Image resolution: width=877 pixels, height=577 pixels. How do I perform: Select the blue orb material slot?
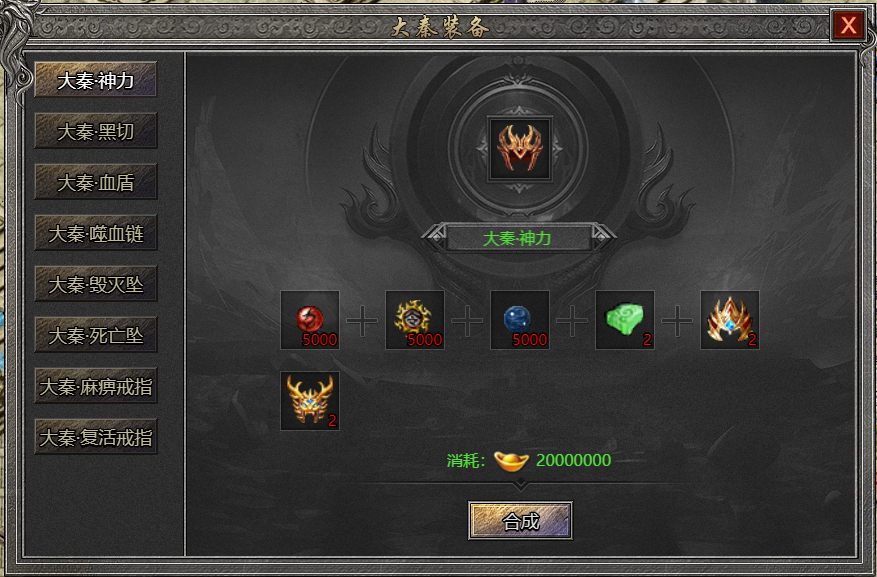(520, 320)
